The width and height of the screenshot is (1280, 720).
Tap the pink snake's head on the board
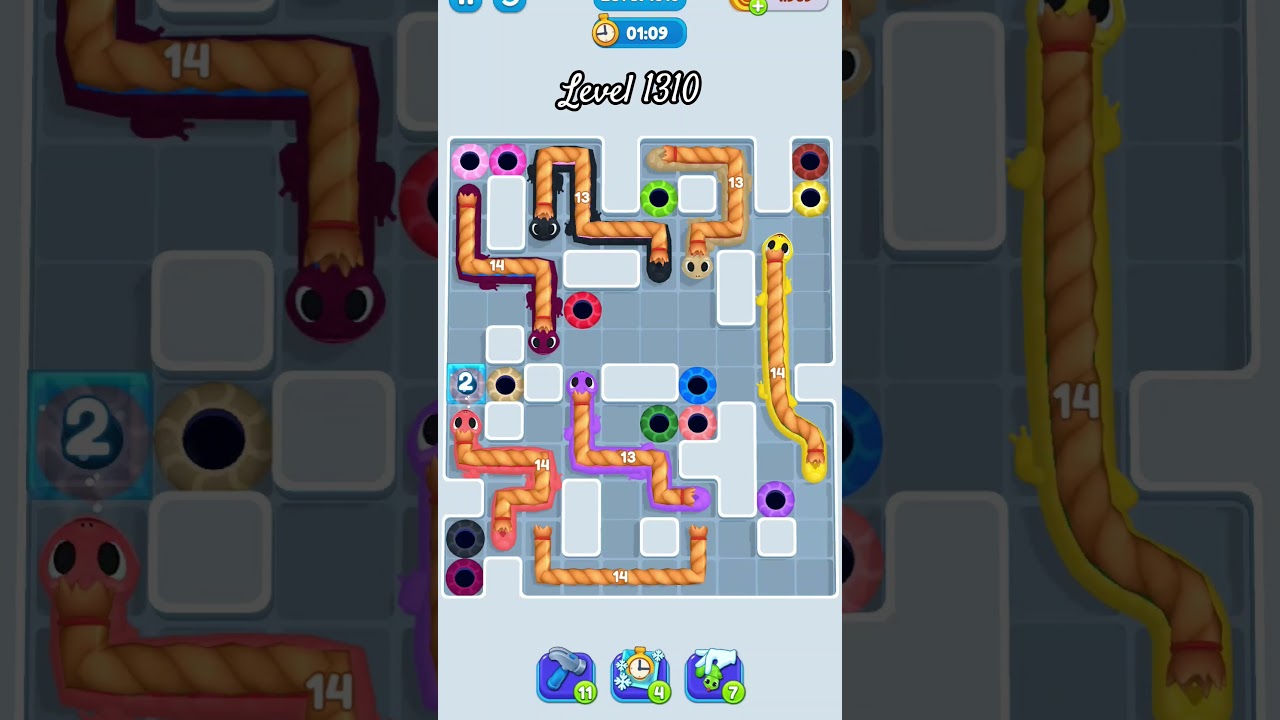(x=466, y=423)
